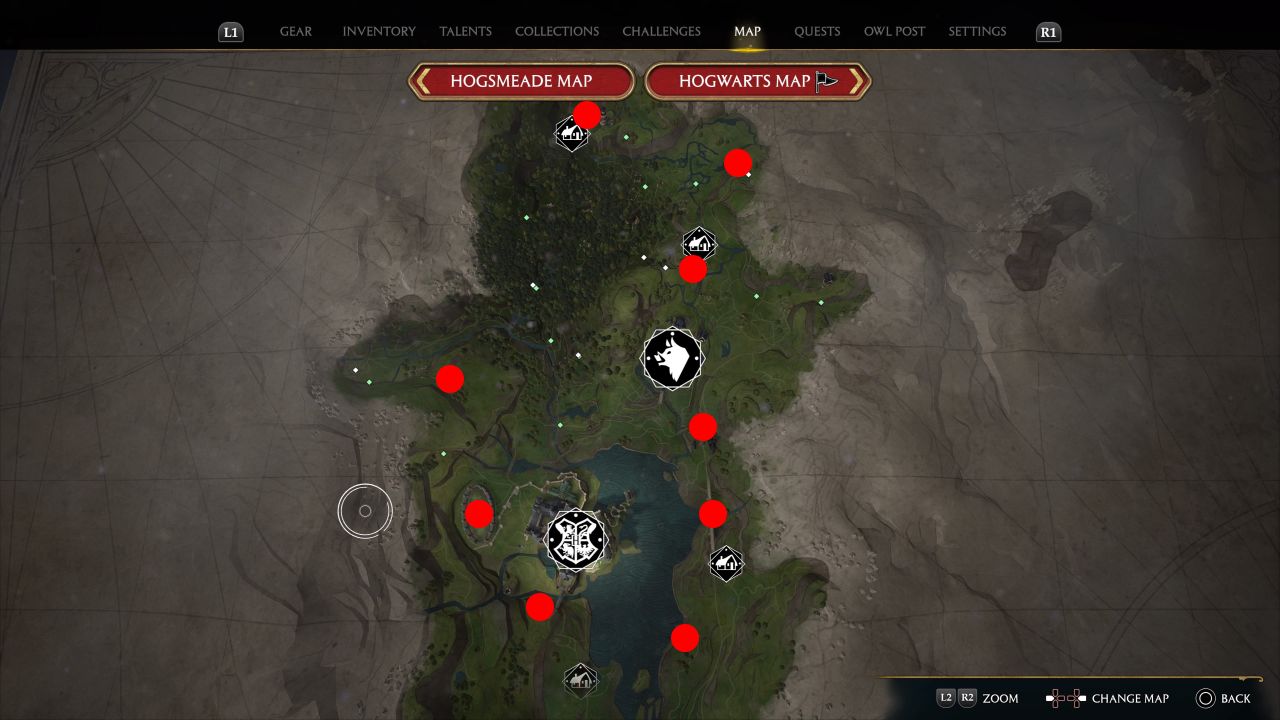Image resolution: width=1280 pixels, height=720 pixels.
Task: Click the flag icon on the Hogwarts Map button
Action: pyautogui.click(x=823, y=79)
